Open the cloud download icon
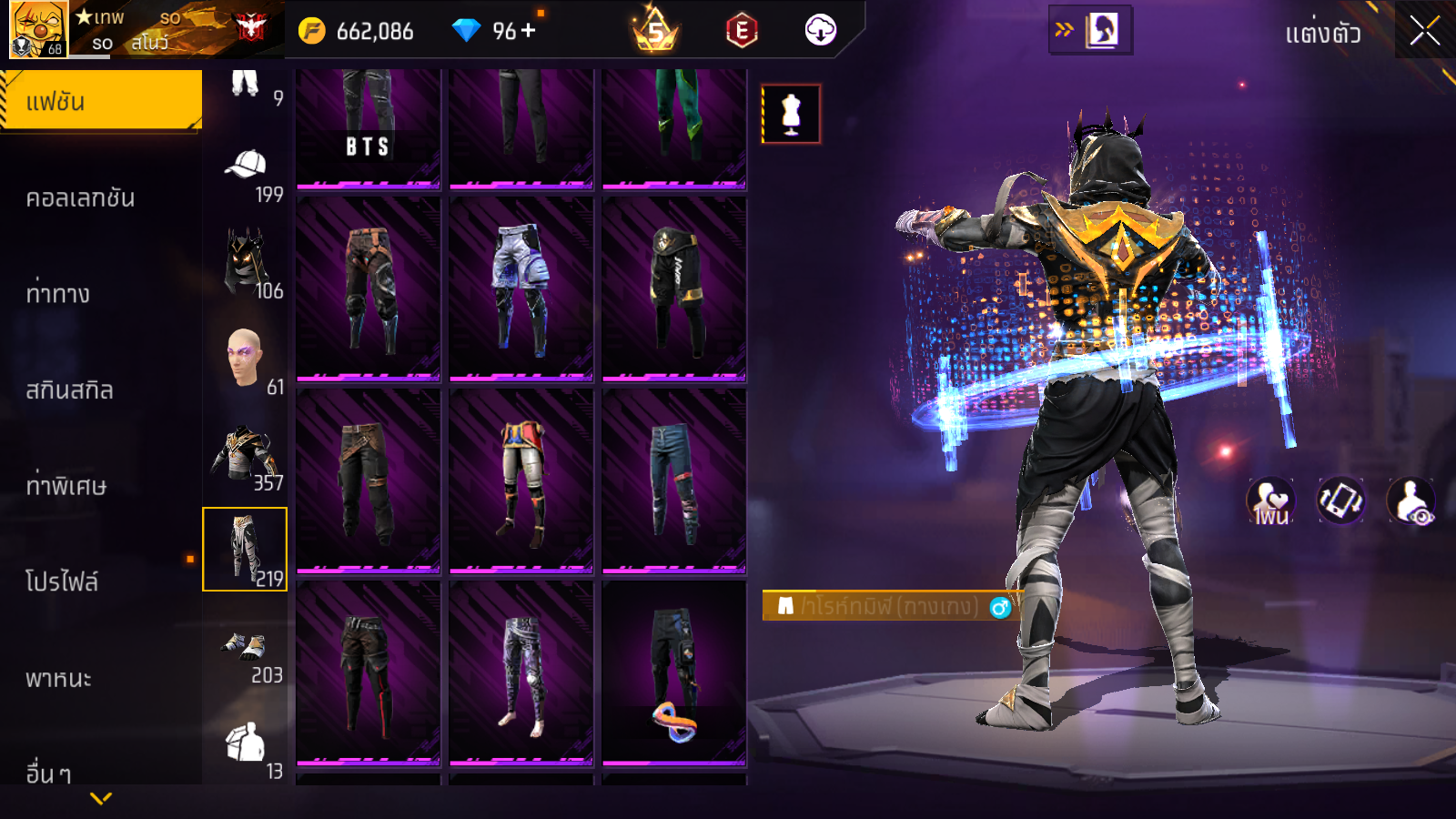 820,30
